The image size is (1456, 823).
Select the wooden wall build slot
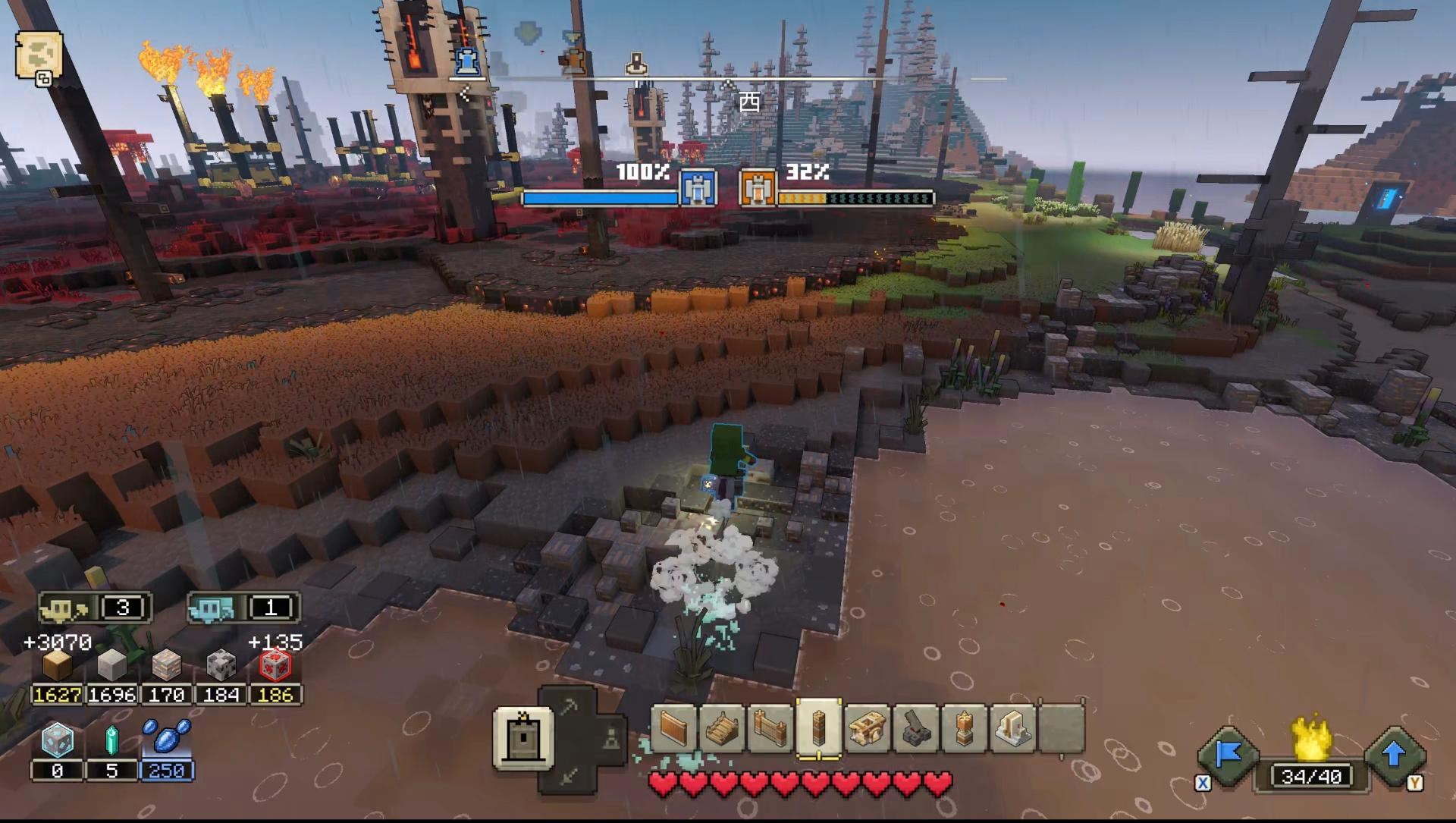[x=673, y=729]
